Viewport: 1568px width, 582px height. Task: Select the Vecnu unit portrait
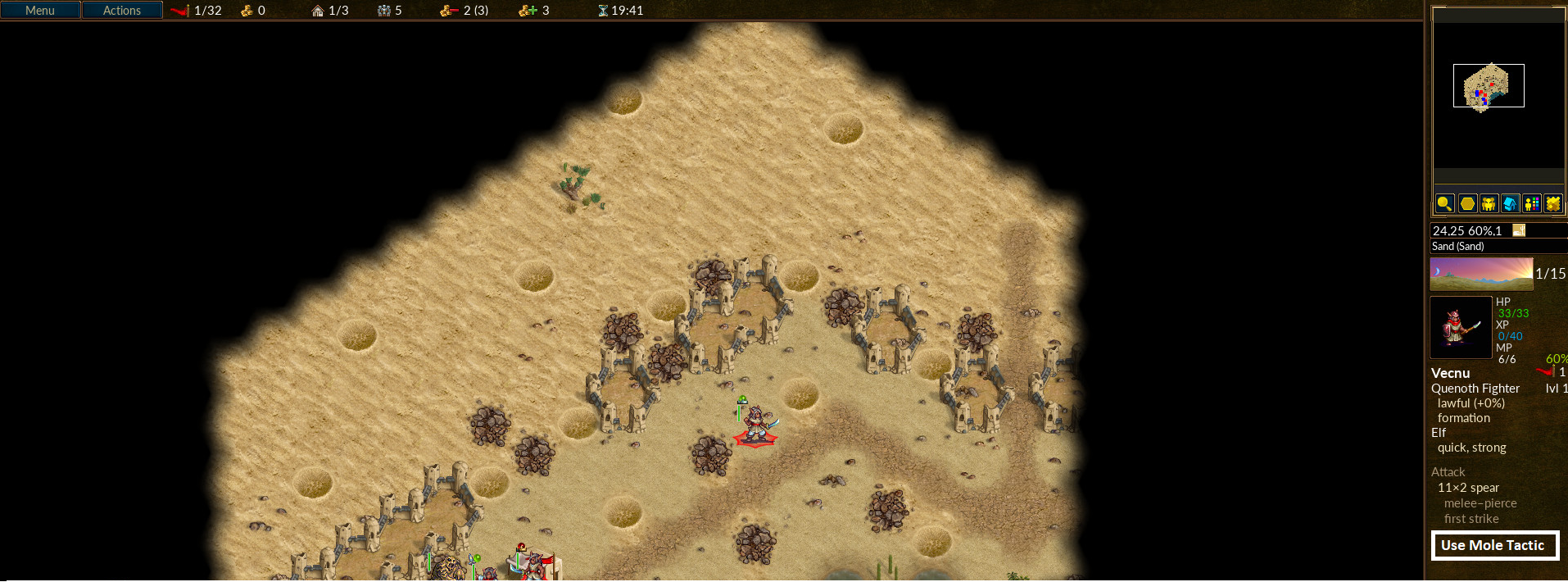click(1461, 328)
